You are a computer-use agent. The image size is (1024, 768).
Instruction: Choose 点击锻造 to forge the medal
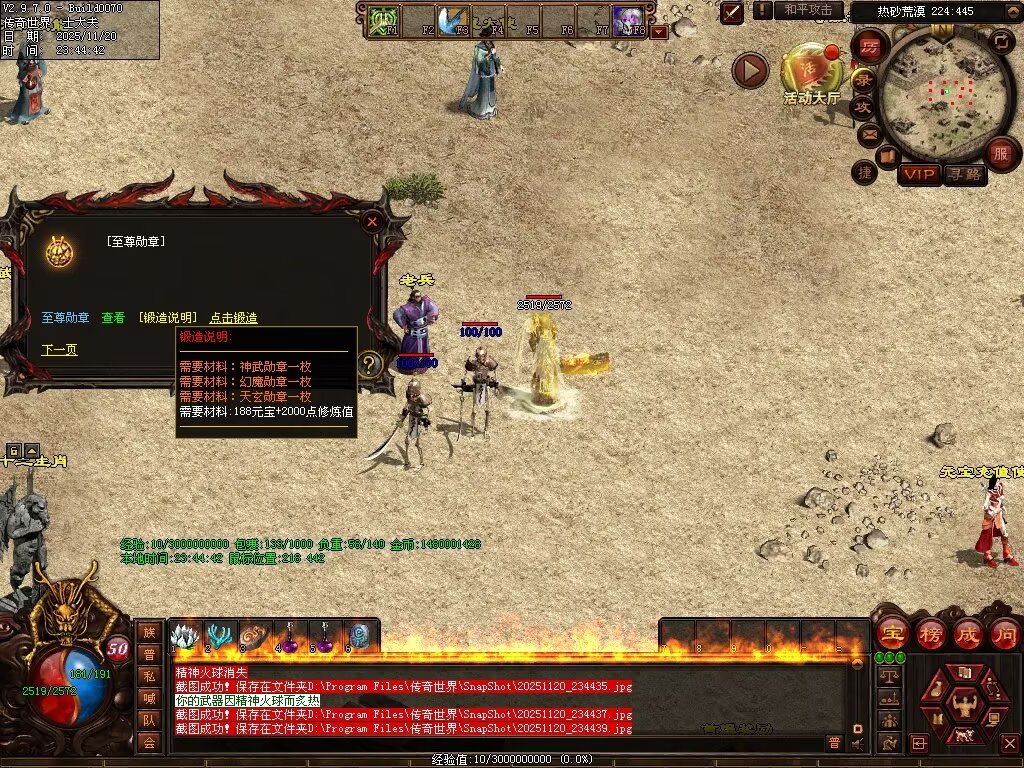point(233,318)
